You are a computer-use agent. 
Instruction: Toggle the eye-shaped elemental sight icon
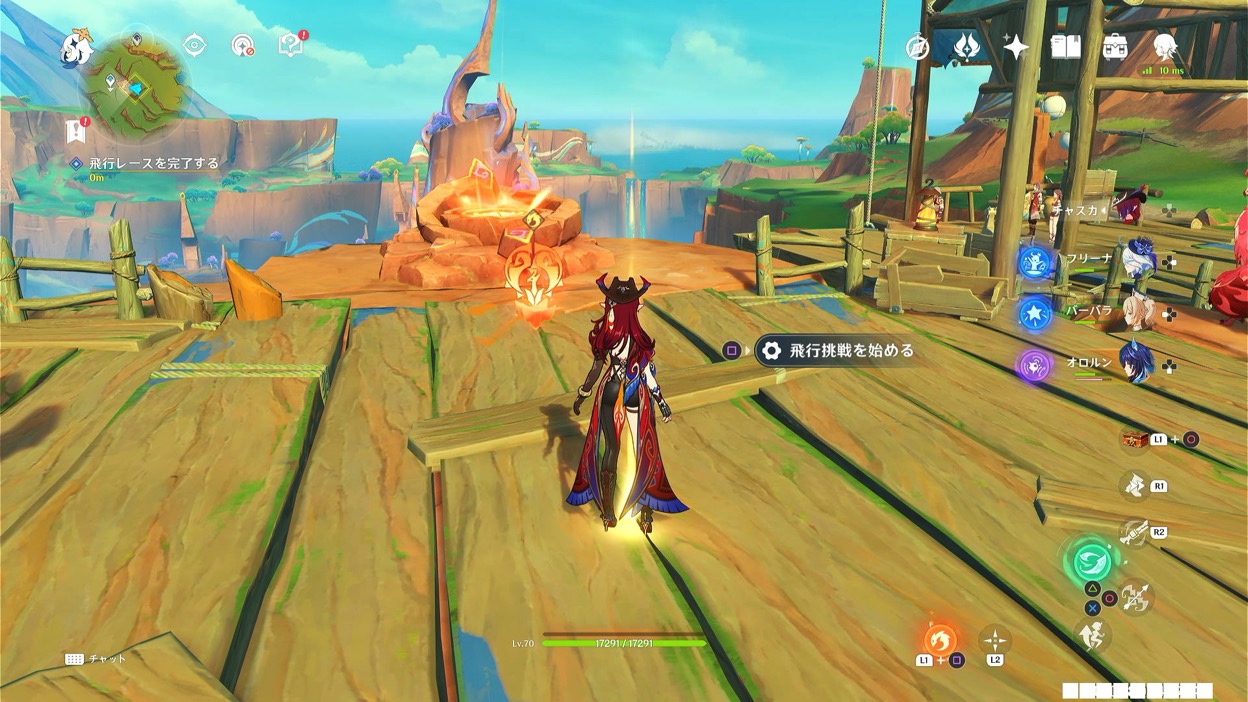194,46
